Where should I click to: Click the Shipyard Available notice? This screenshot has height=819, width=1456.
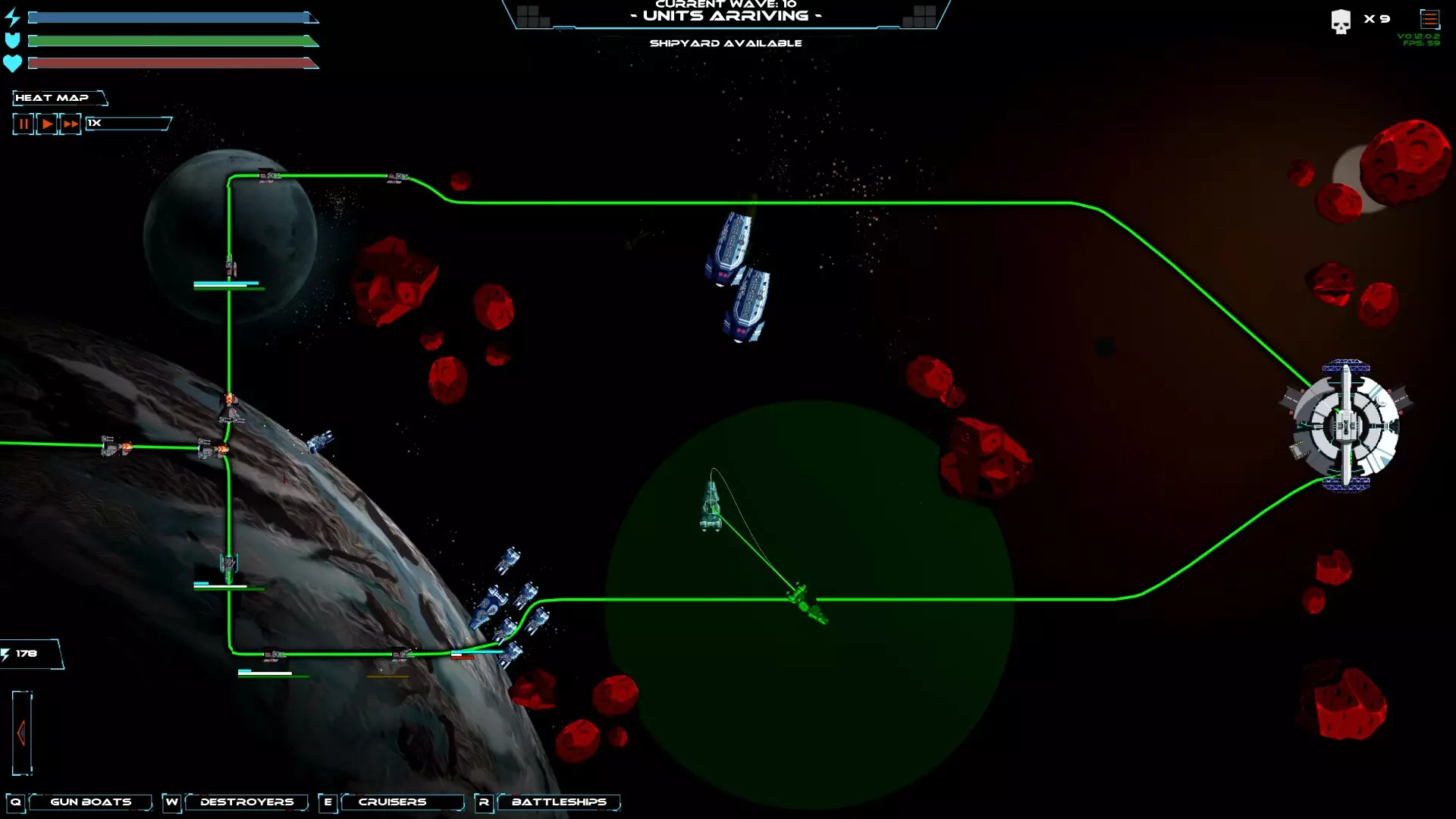[x=726, y=43]
